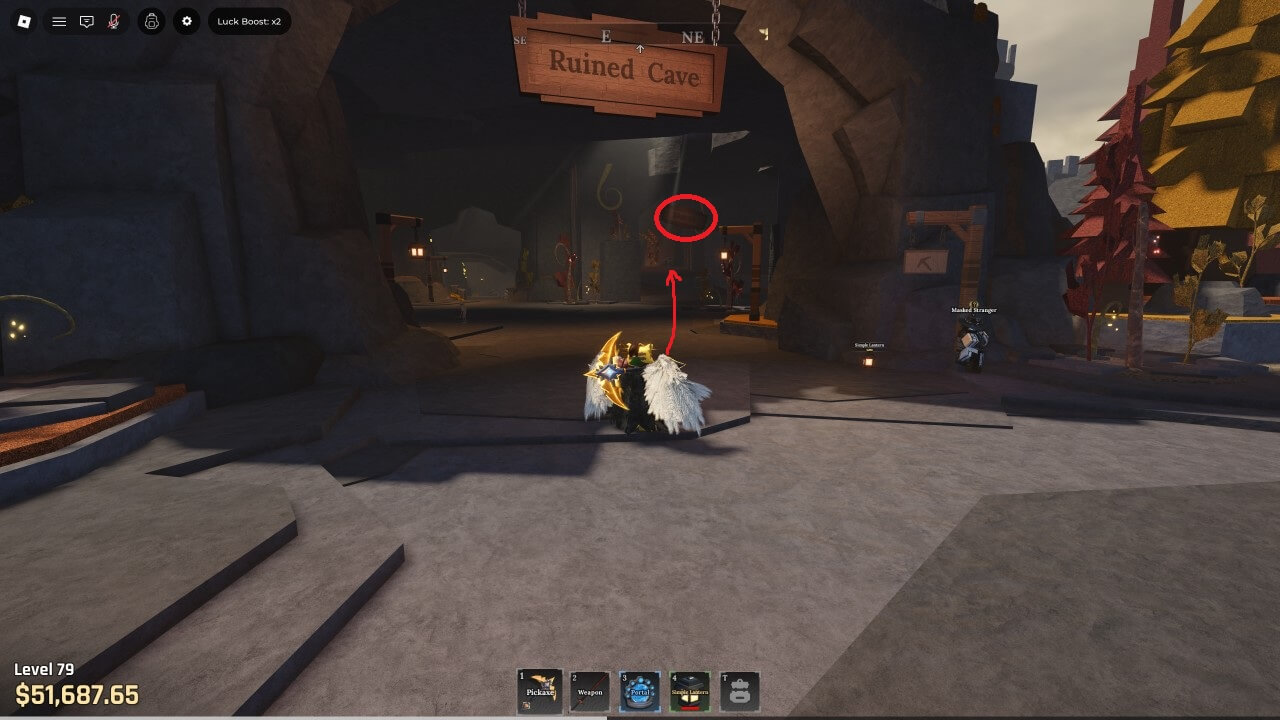
Task: Open the hamburger menu in the top bar
Action: (x=59, y=21)
